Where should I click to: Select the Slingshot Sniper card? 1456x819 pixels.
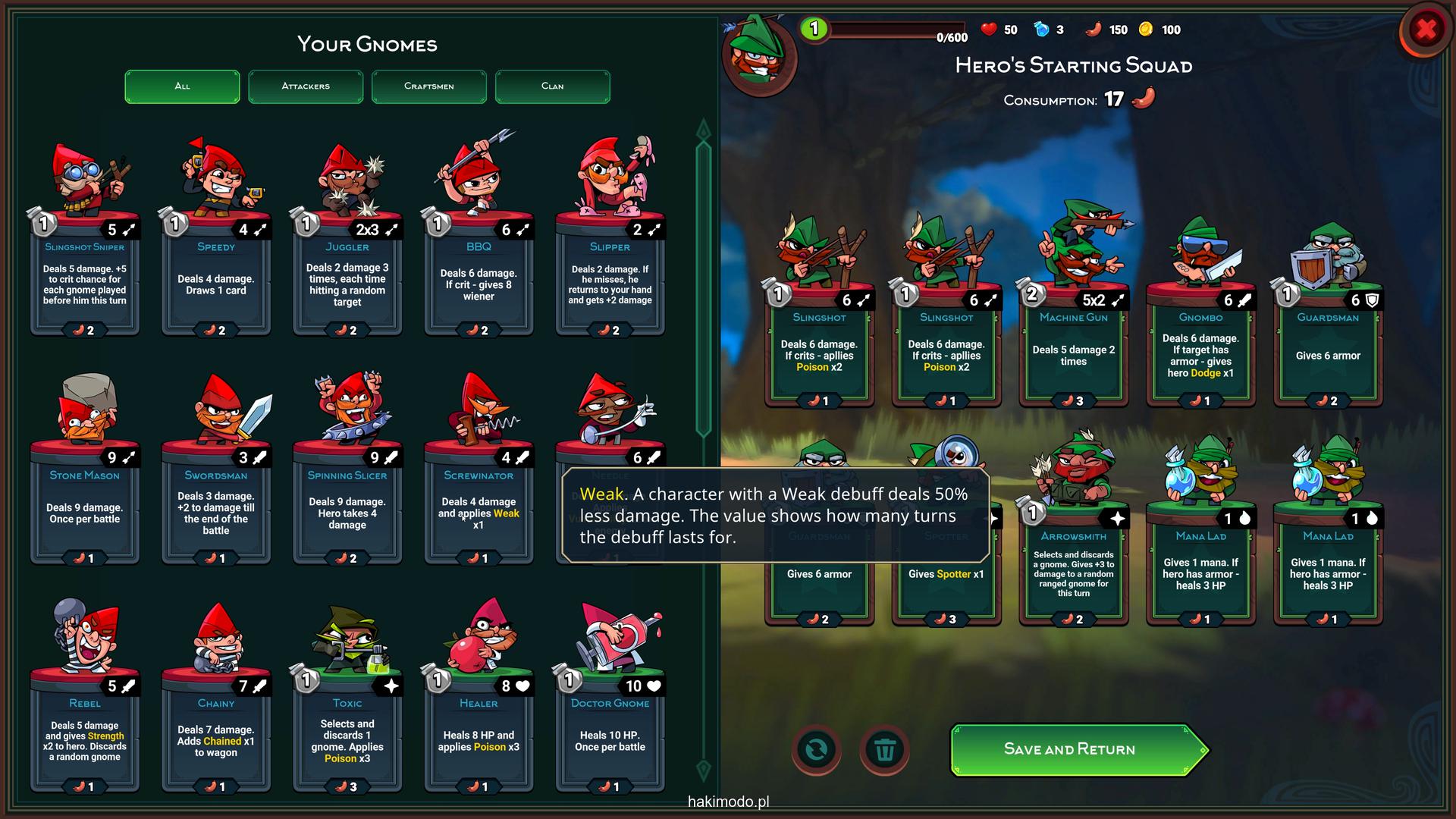pos(85,281)
